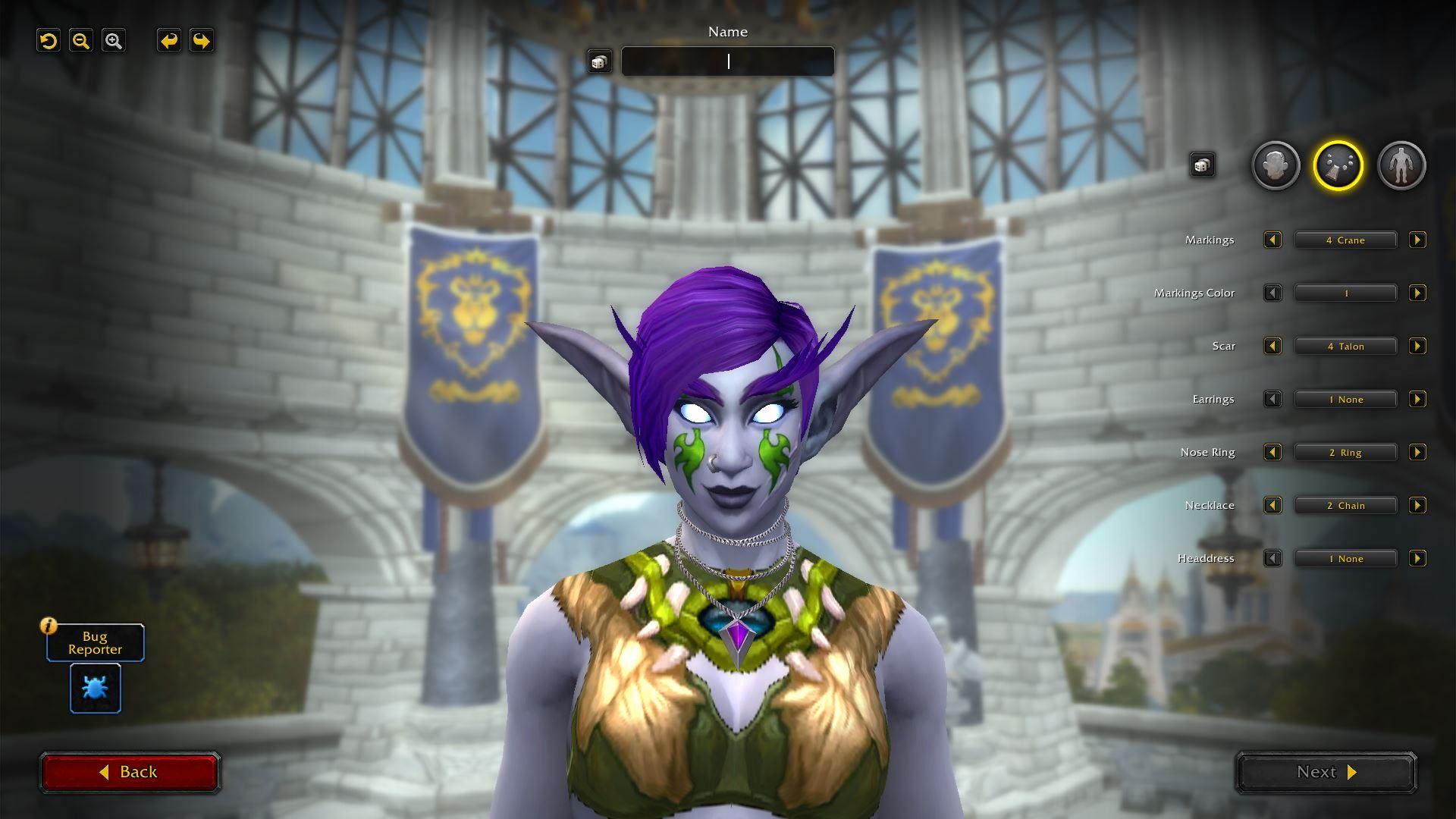Screen dimensions: 1456x819
Task: Click the Next button
Action: [x=1326, y=772]
